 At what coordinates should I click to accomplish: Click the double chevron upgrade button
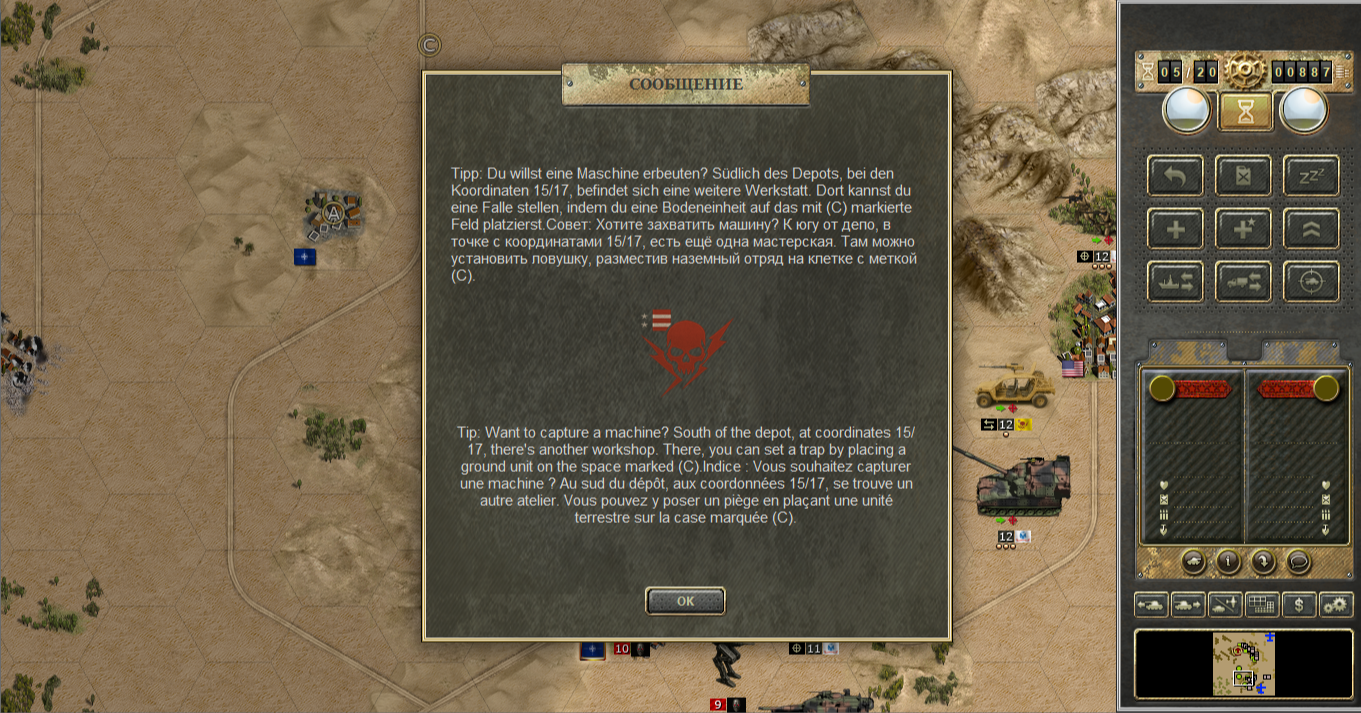point(1311,229)
